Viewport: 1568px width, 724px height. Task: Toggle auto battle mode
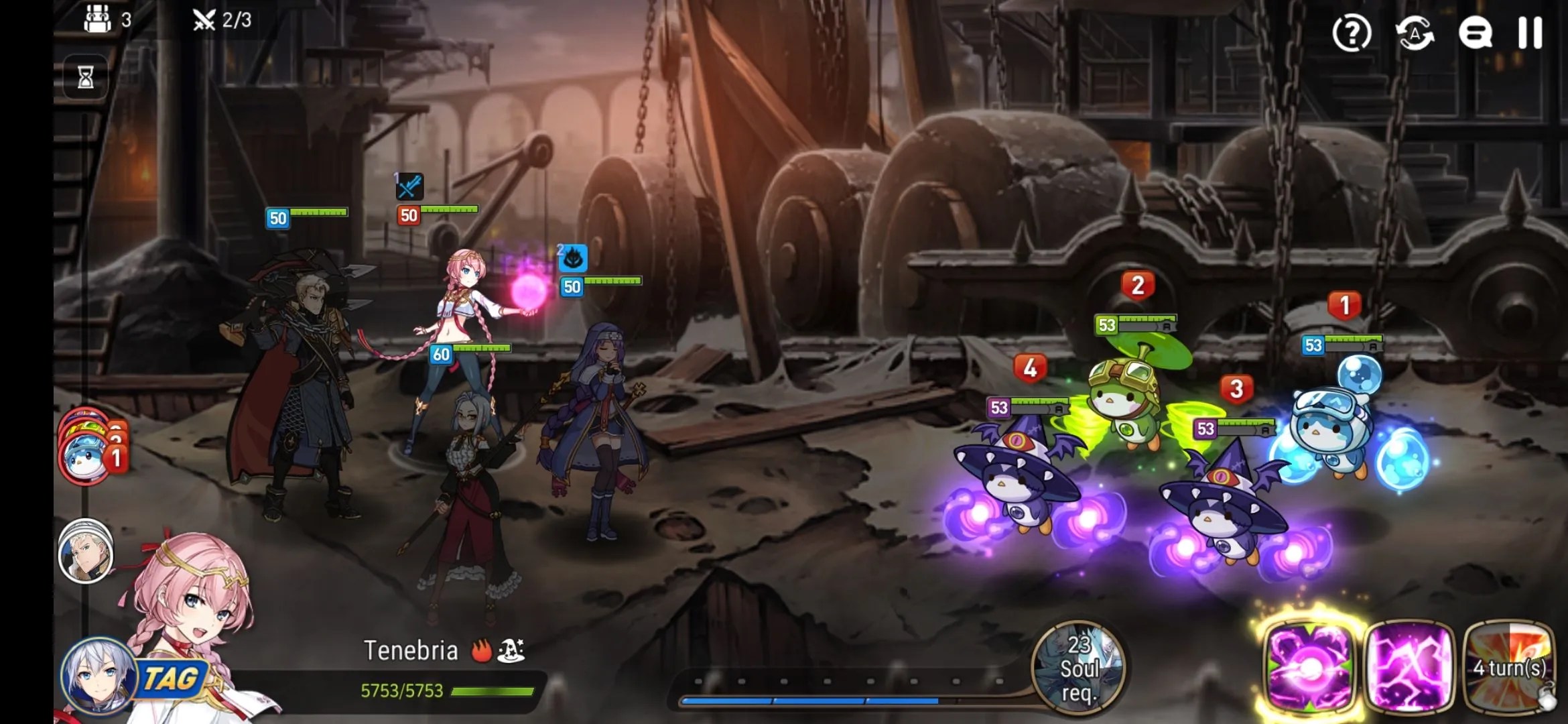1414,33
